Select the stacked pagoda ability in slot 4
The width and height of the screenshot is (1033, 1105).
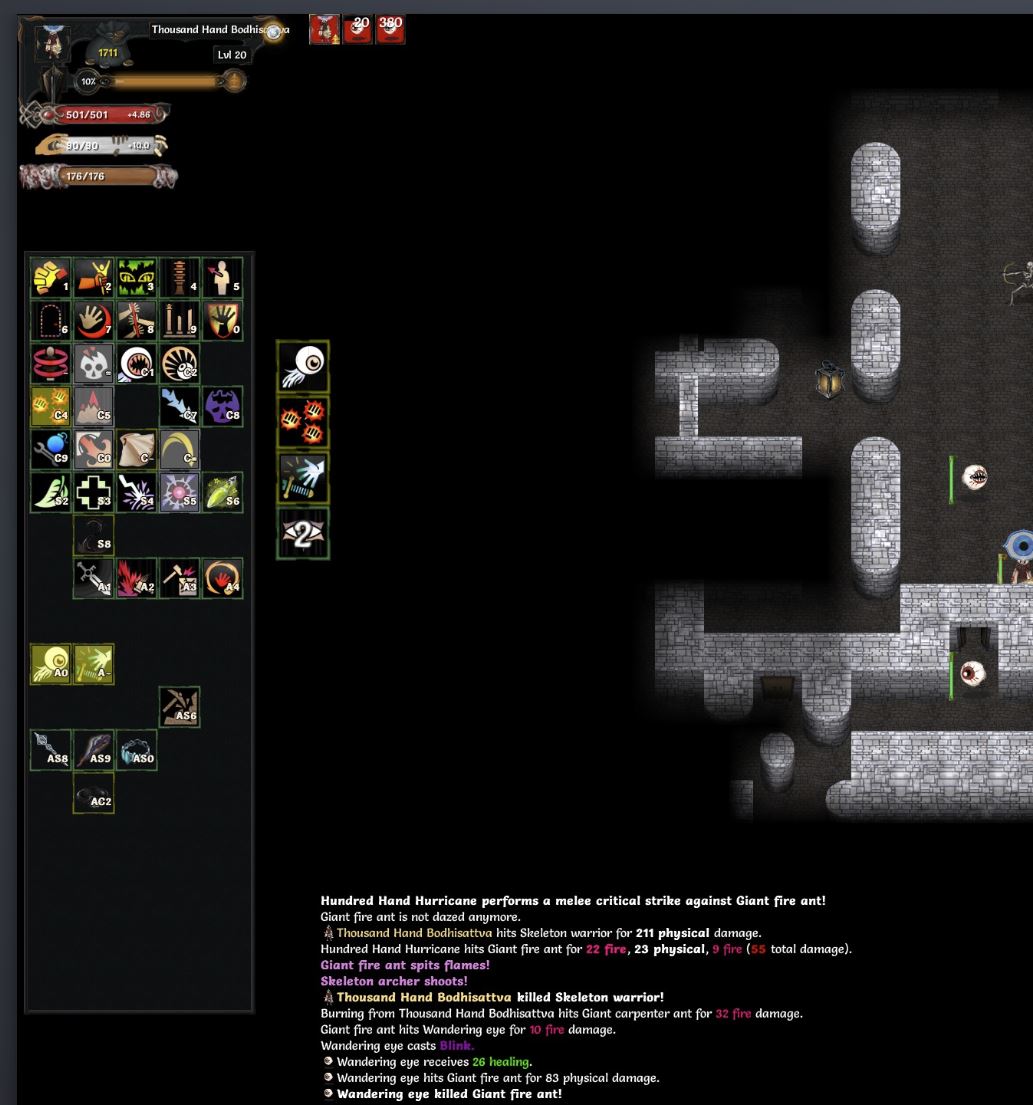click(179, 277)
